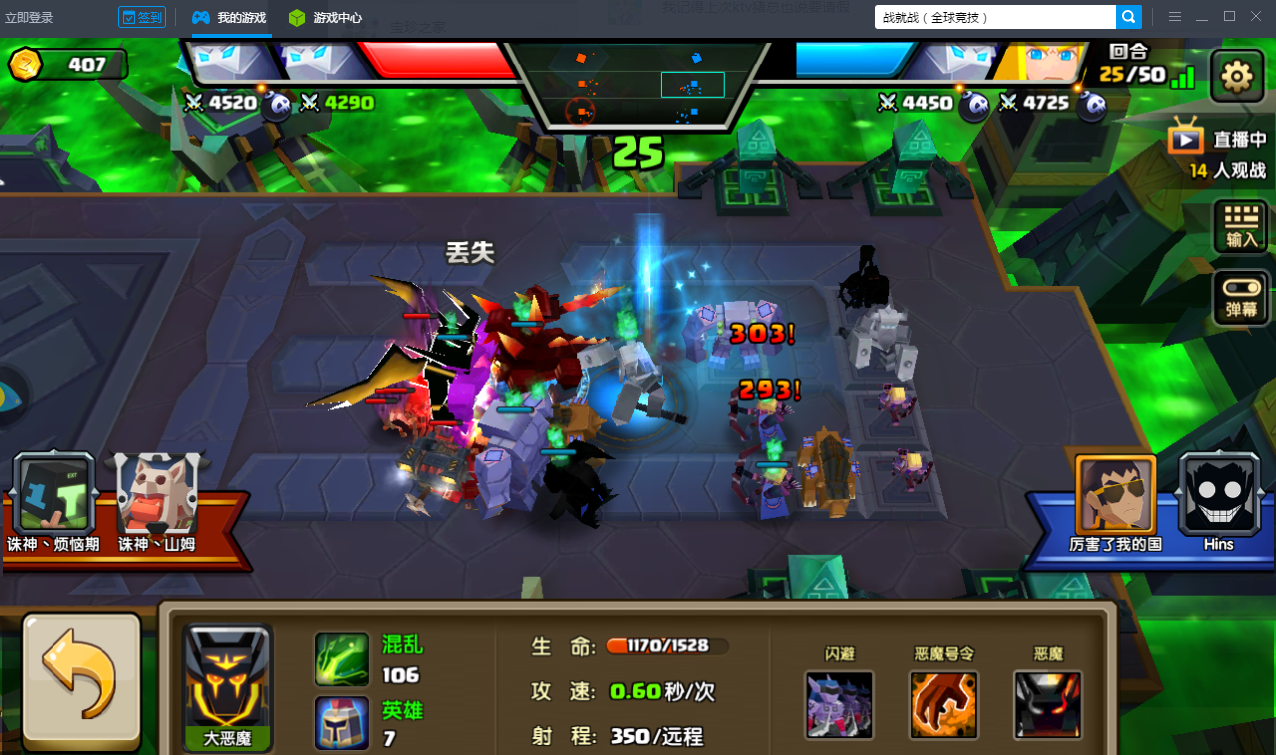Toggle the 弹幕 bullet comments switch
This screenshot has width=1276, height=755.
click(x=1240, y=298)
